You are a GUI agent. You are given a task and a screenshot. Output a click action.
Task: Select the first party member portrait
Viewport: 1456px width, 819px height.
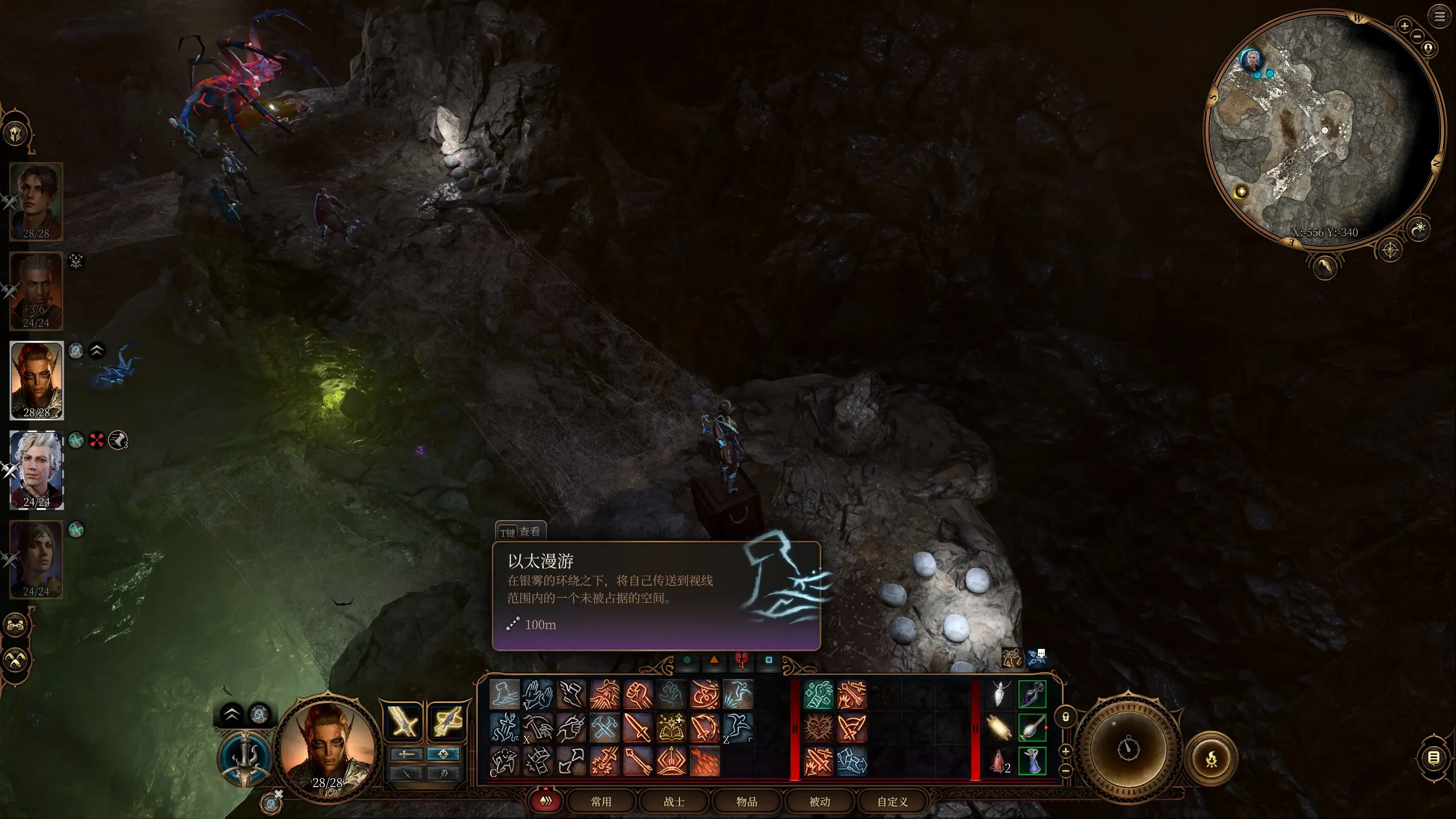pyautogui.click(x=36, y=201)
